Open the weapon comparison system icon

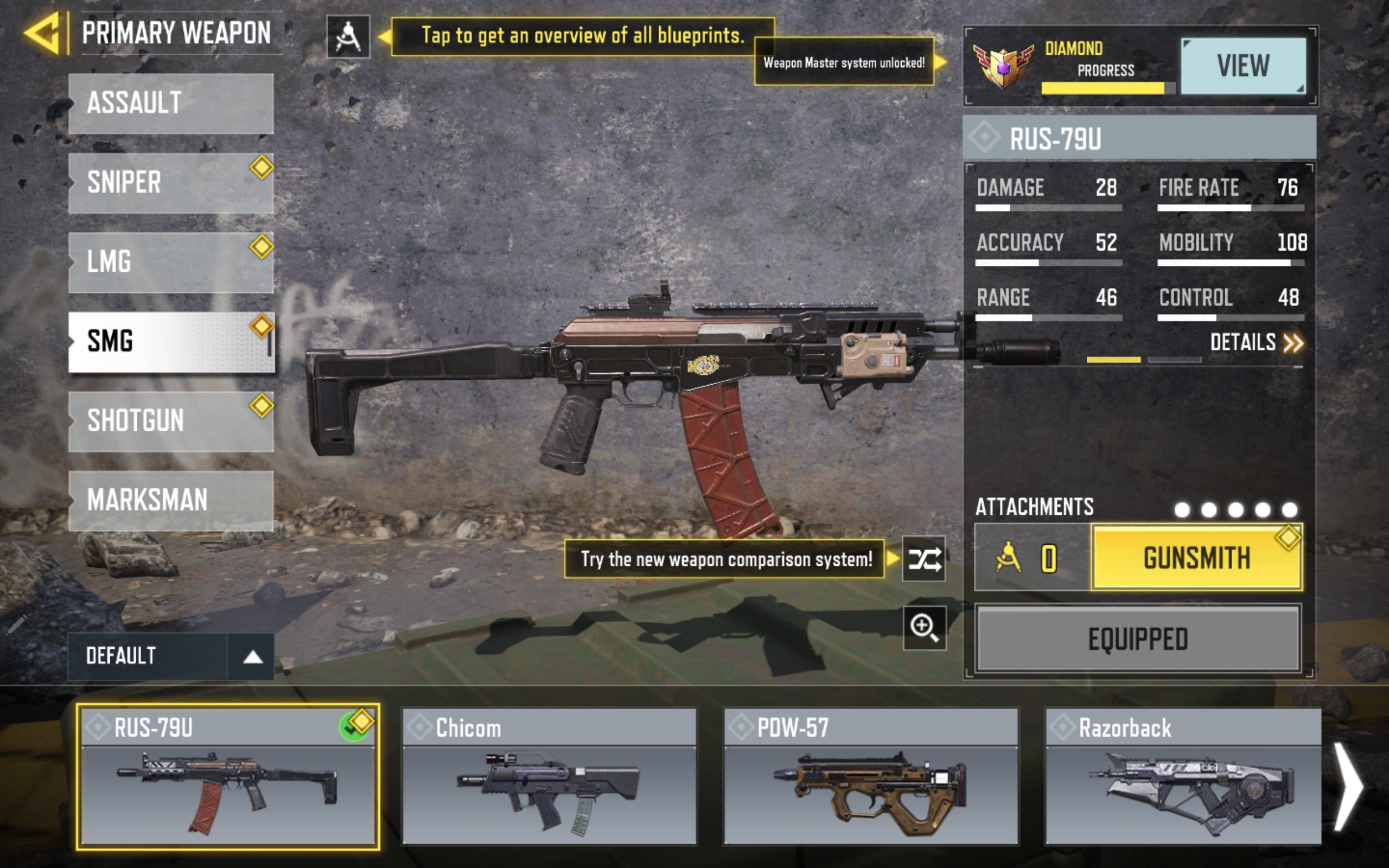(923, 559)
